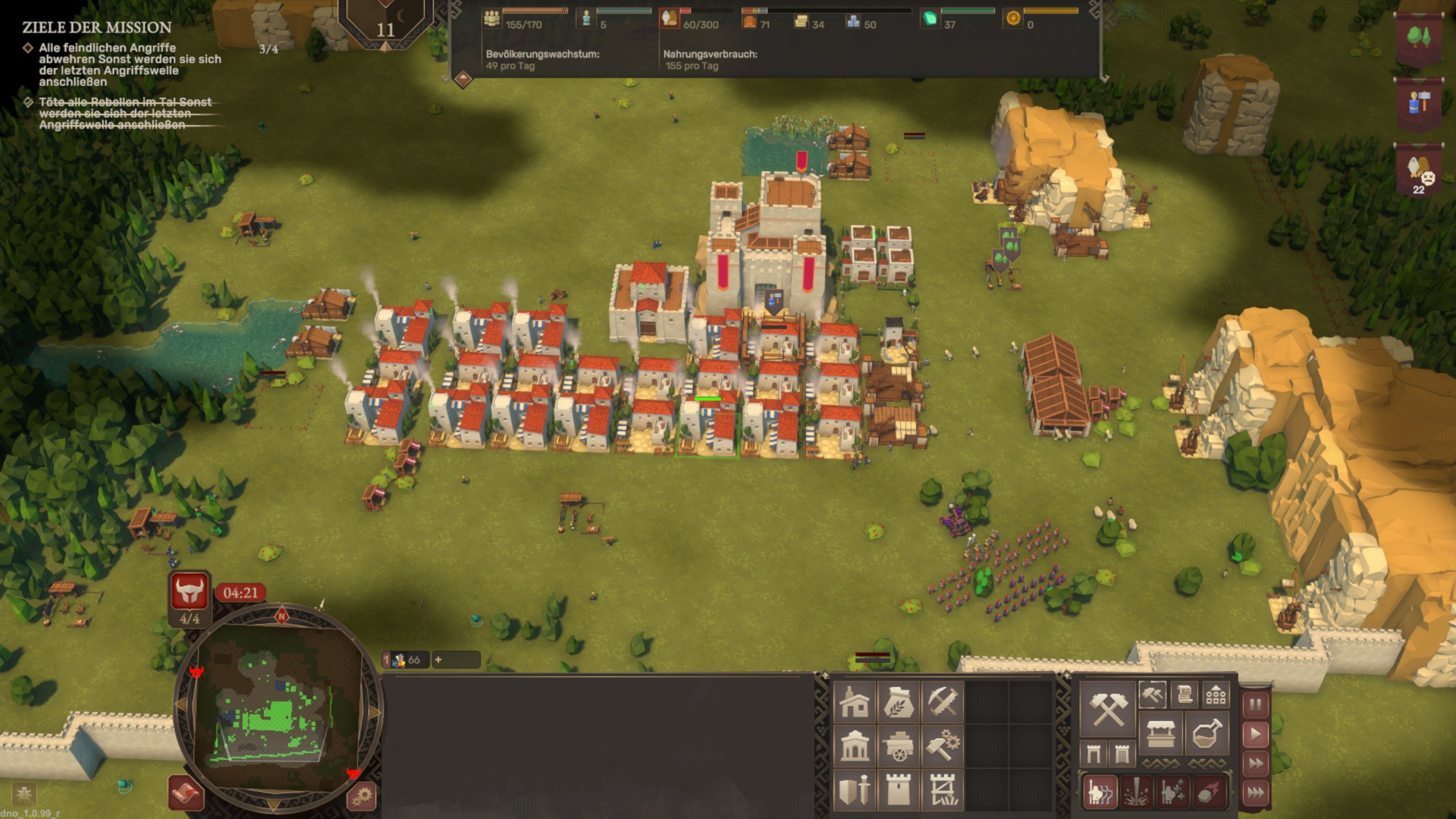
Task: Click the large crossed hammers build button
Action: (1108, 709)
